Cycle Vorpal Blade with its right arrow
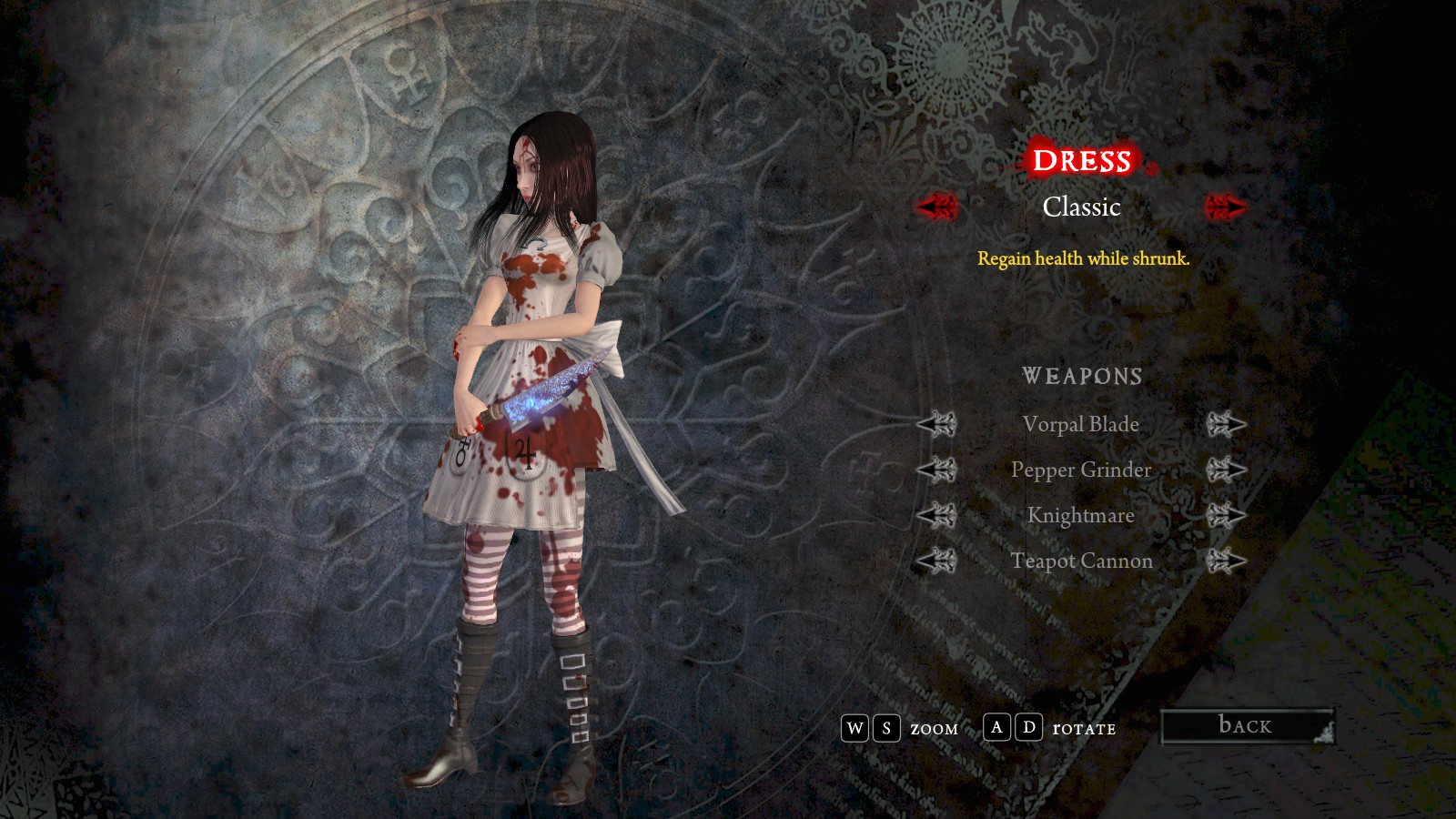 (1225, 424)
